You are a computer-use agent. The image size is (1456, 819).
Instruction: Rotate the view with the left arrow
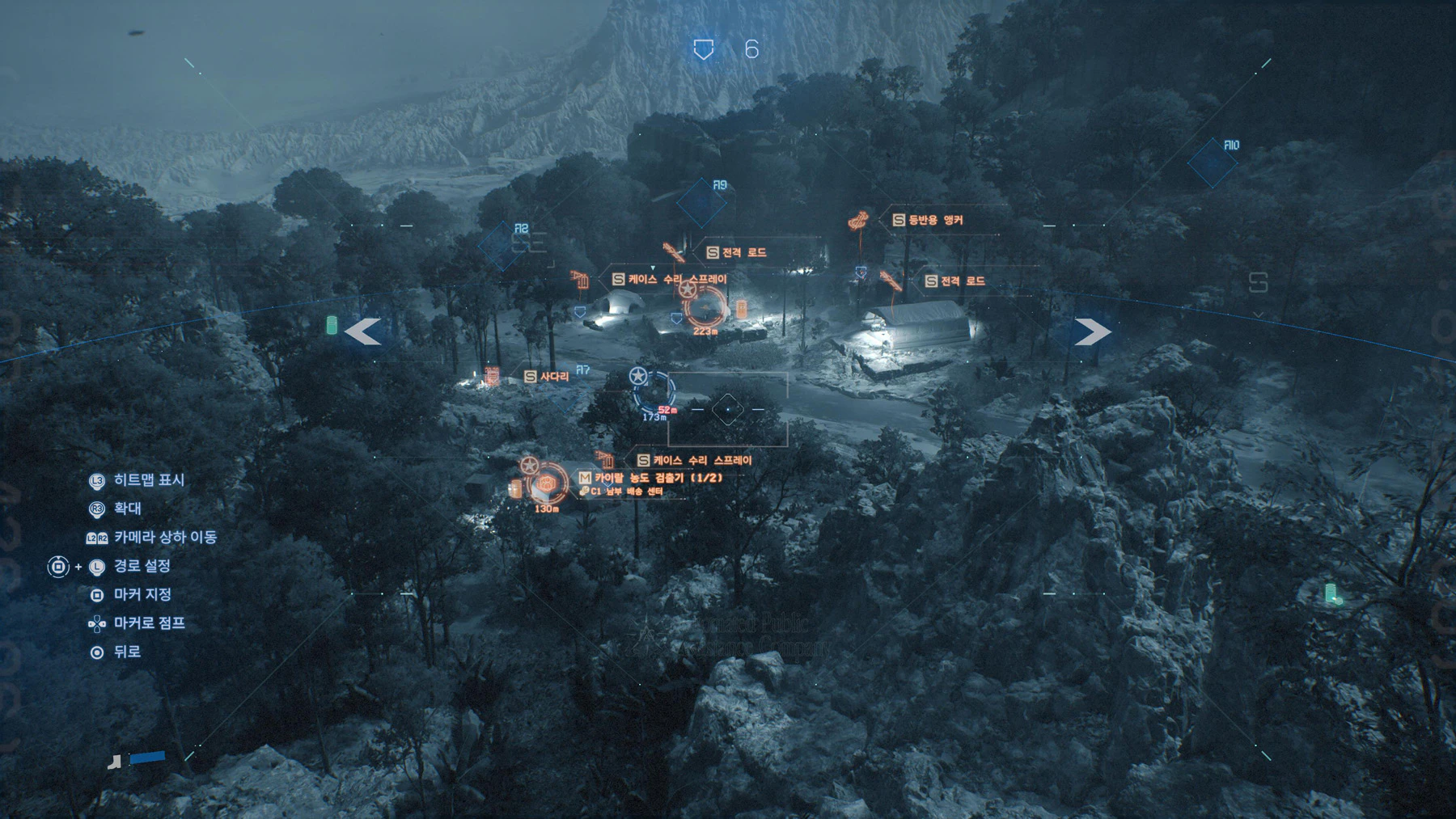[363, 331]
